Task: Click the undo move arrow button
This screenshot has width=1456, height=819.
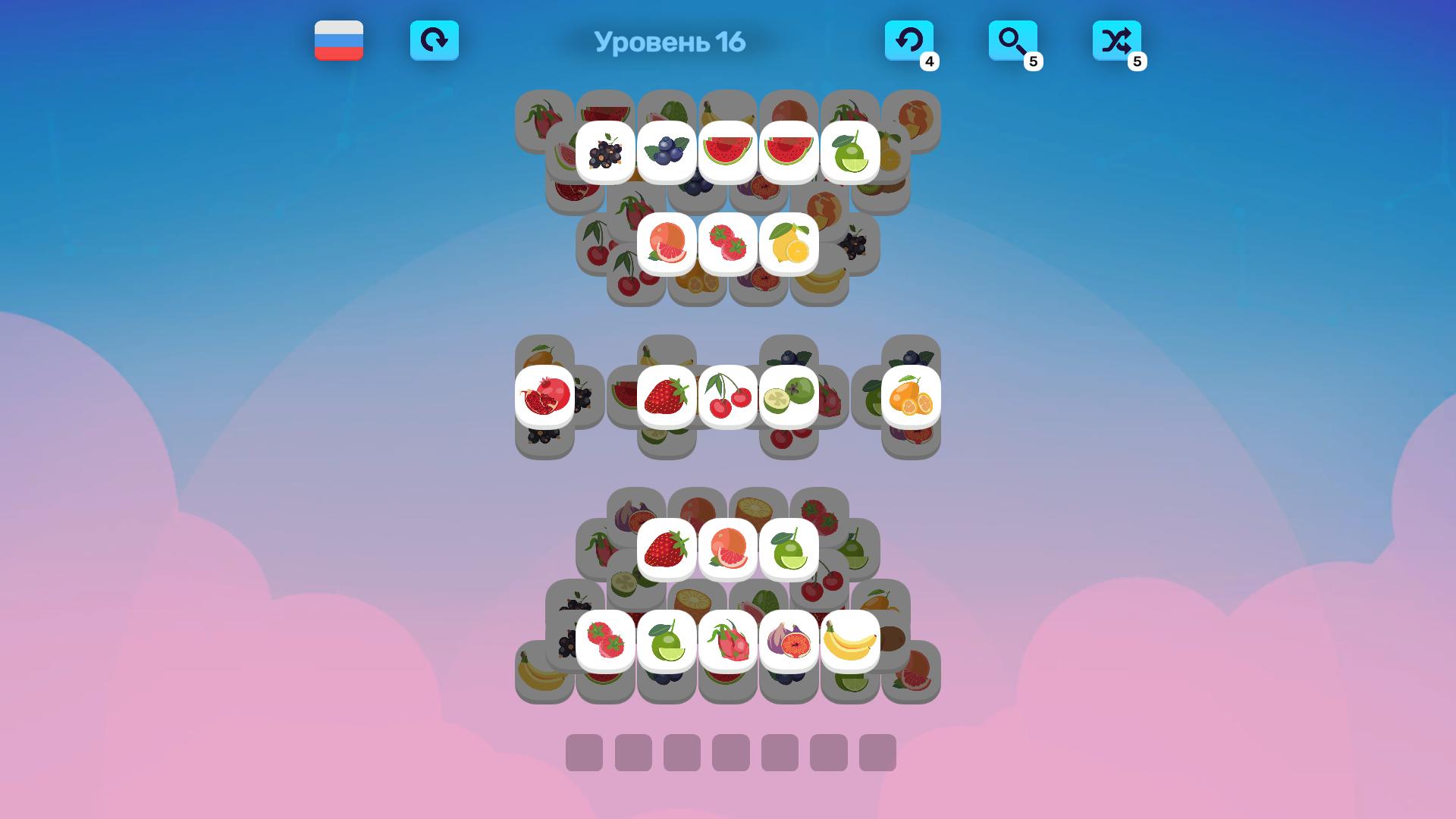Action: tap(909, 42)
